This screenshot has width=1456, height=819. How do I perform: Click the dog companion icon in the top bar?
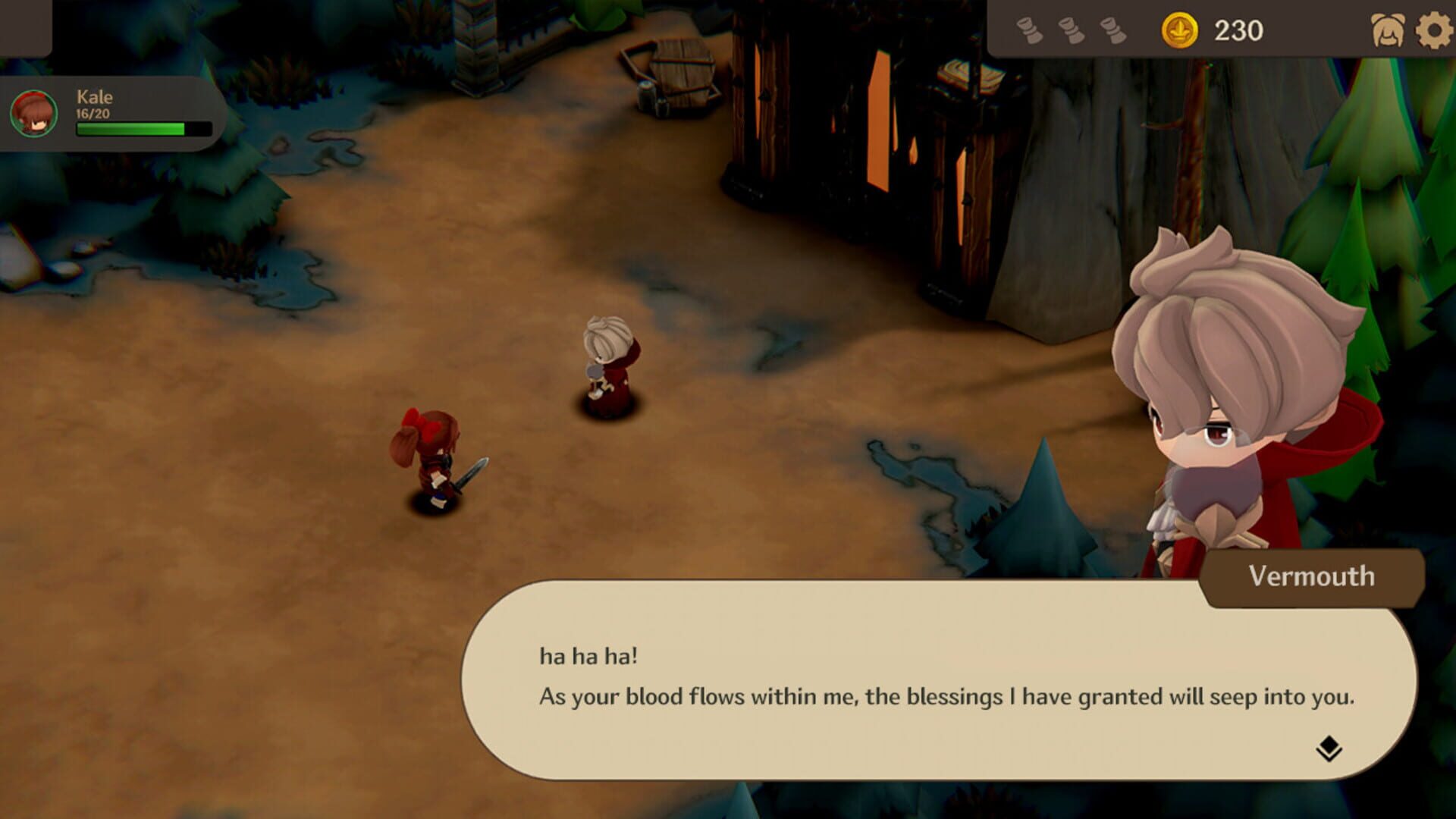[1385, 30]
